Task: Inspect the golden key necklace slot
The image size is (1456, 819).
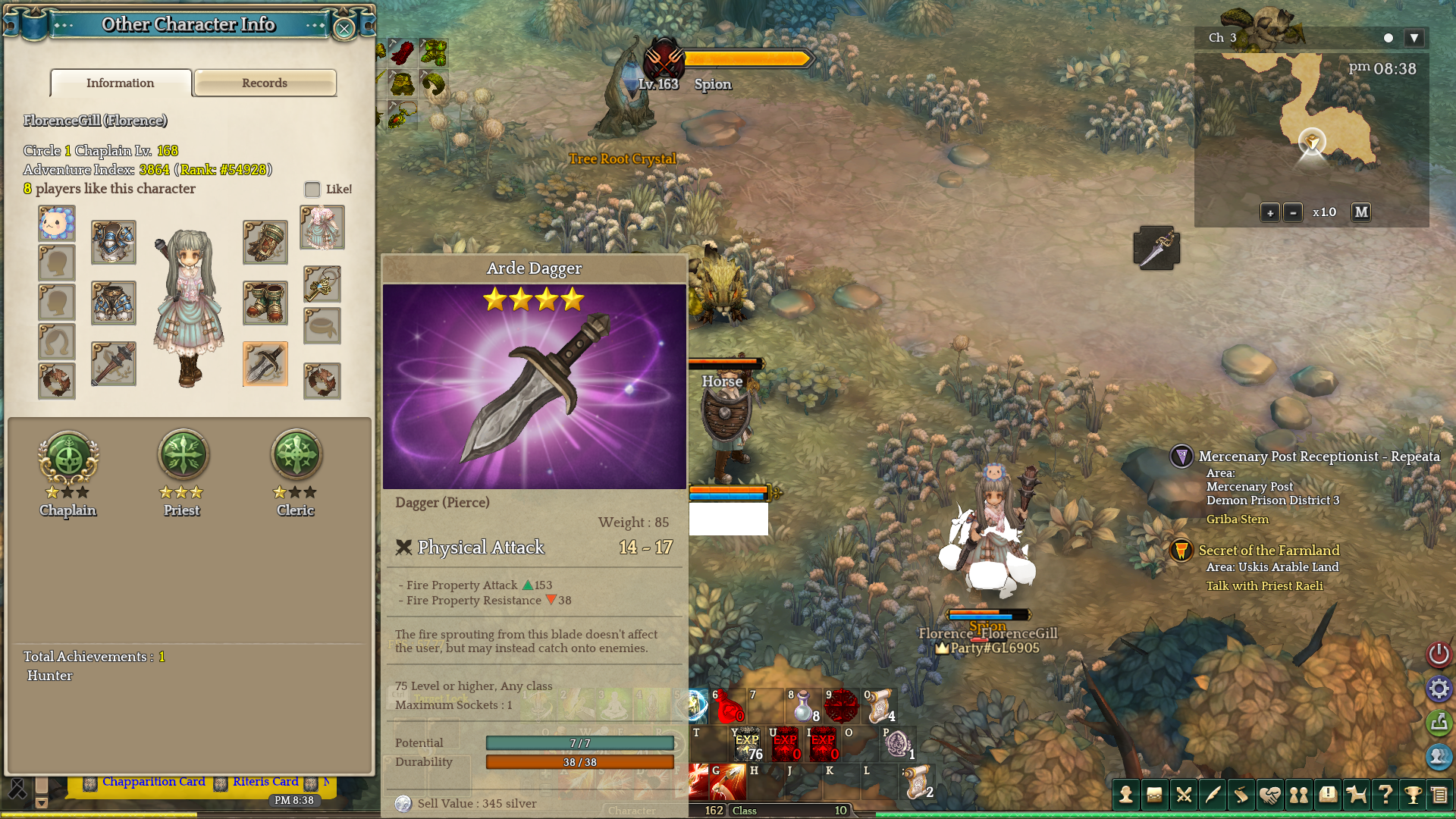Action: 322,284
